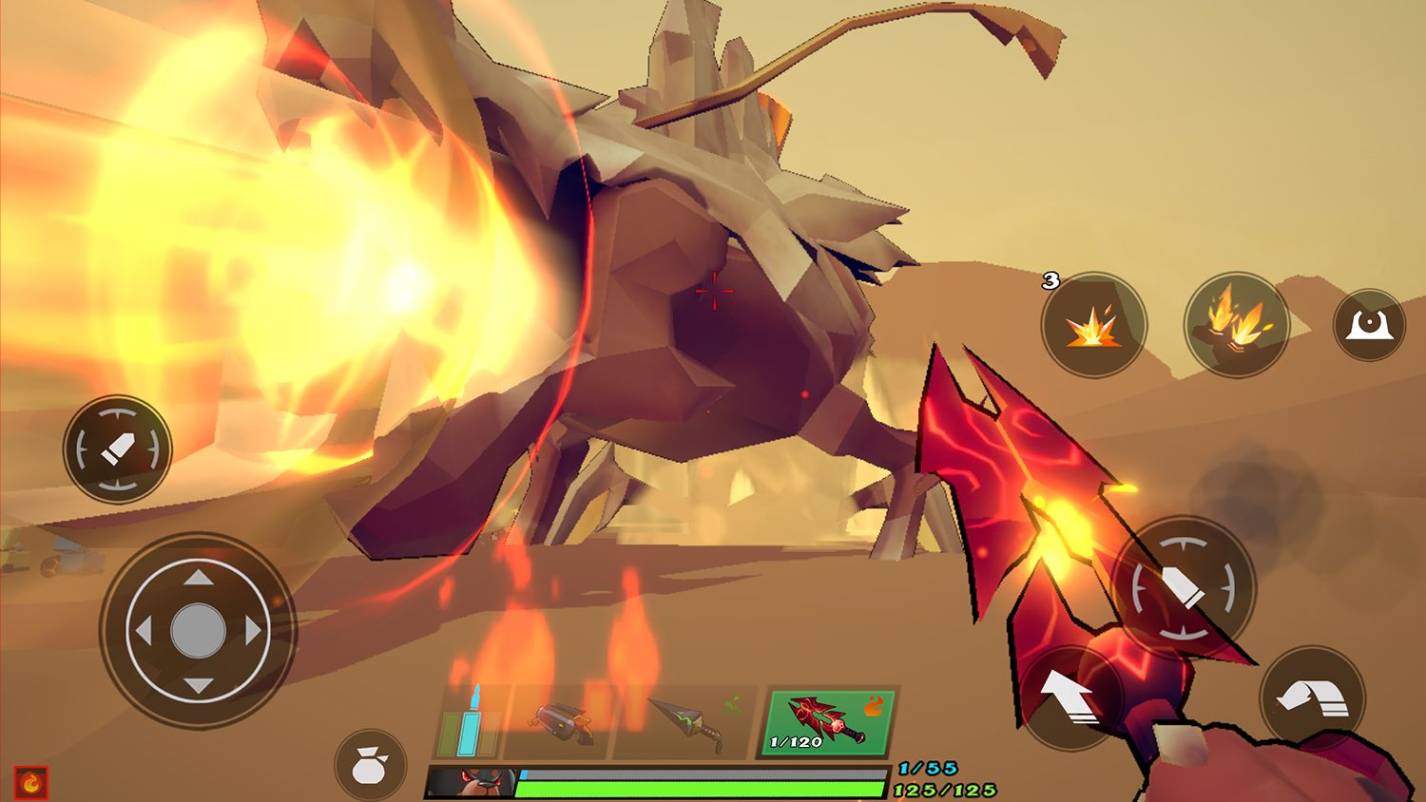Open the loot bag inventory
This screenshot has height=802, width=1426.
point(370,766)
